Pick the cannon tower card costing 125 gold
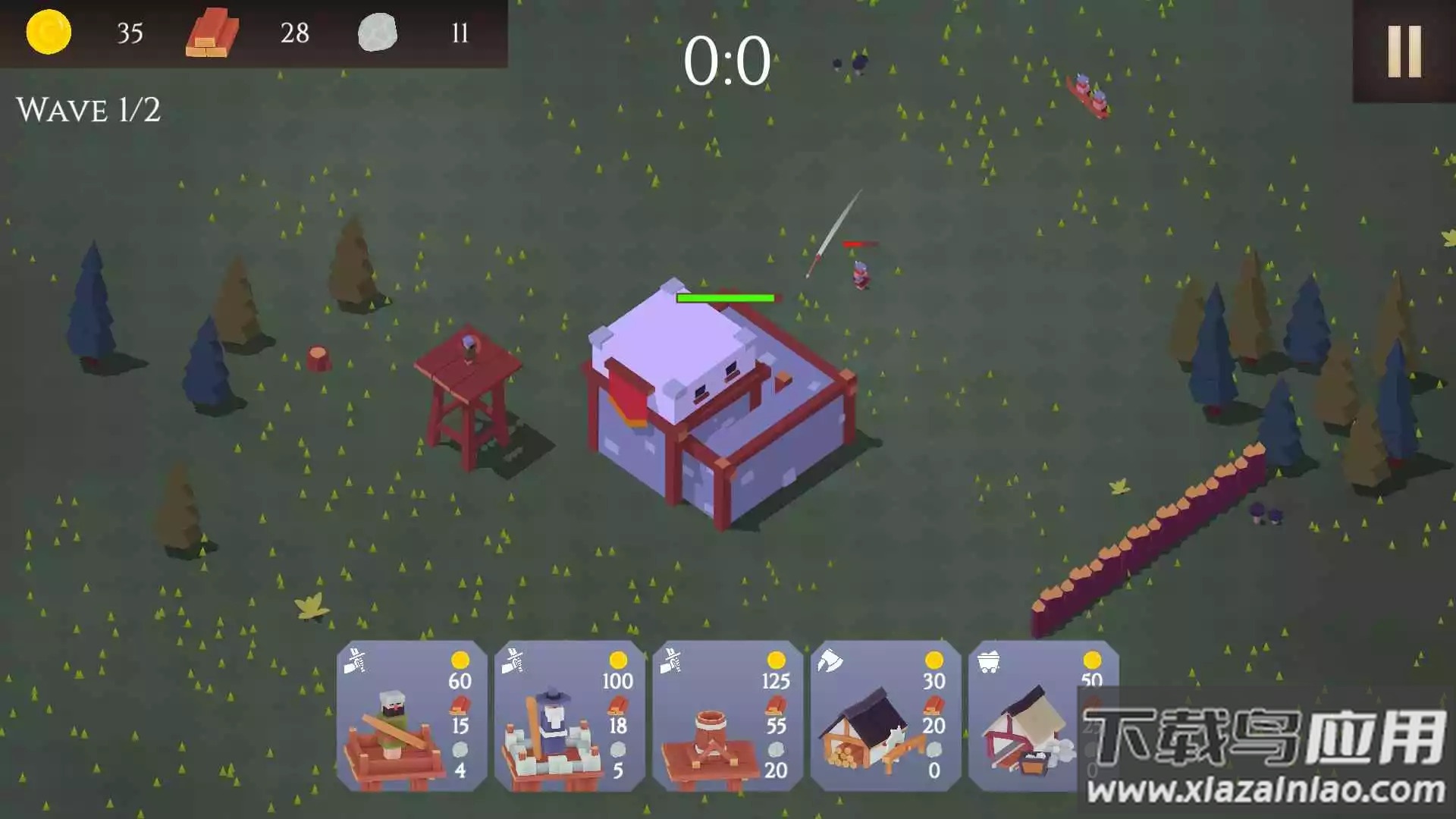The image size is (1456, 819). [x=727, y=717]
